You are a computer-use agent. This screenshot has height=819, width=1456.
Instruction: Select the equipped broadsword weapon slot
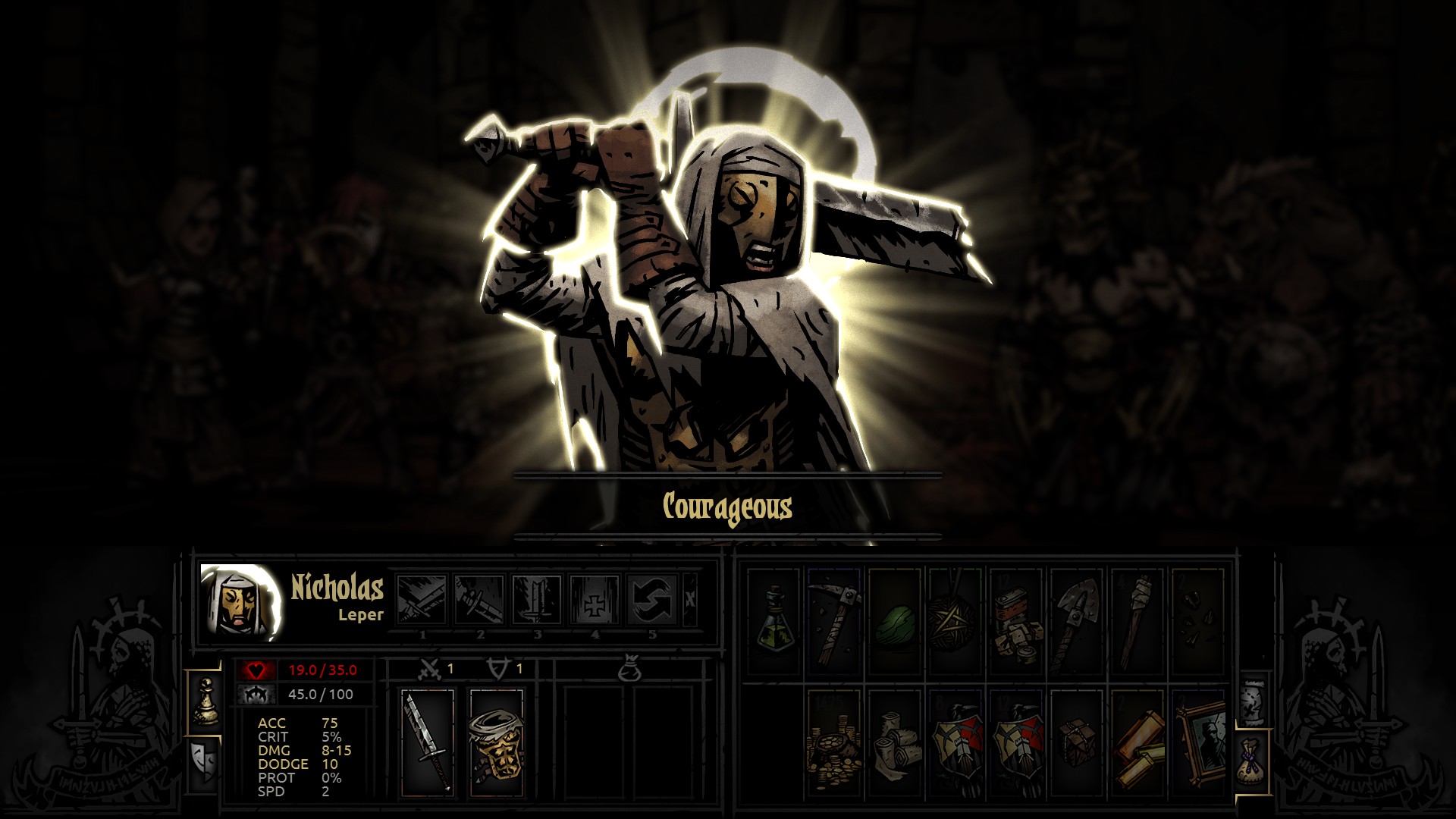click(x=428, y=743)
